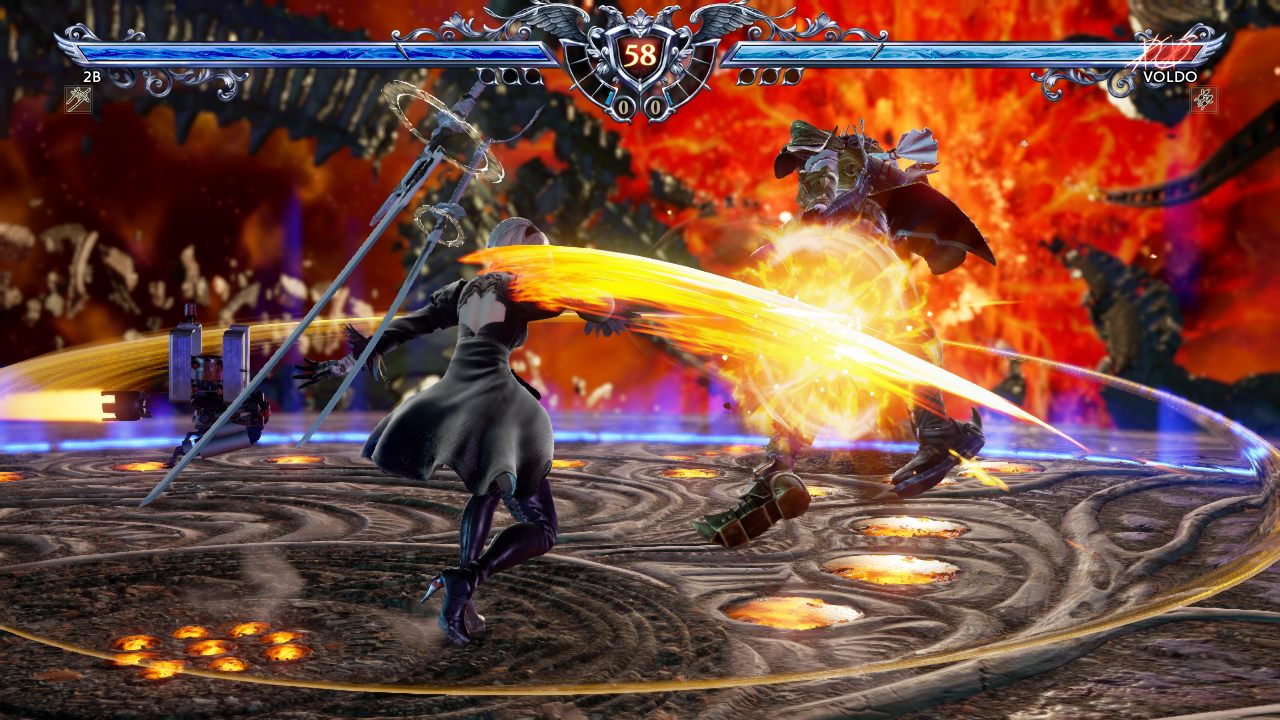Select Voldo's katar weapon icon

click(1203, 98)
